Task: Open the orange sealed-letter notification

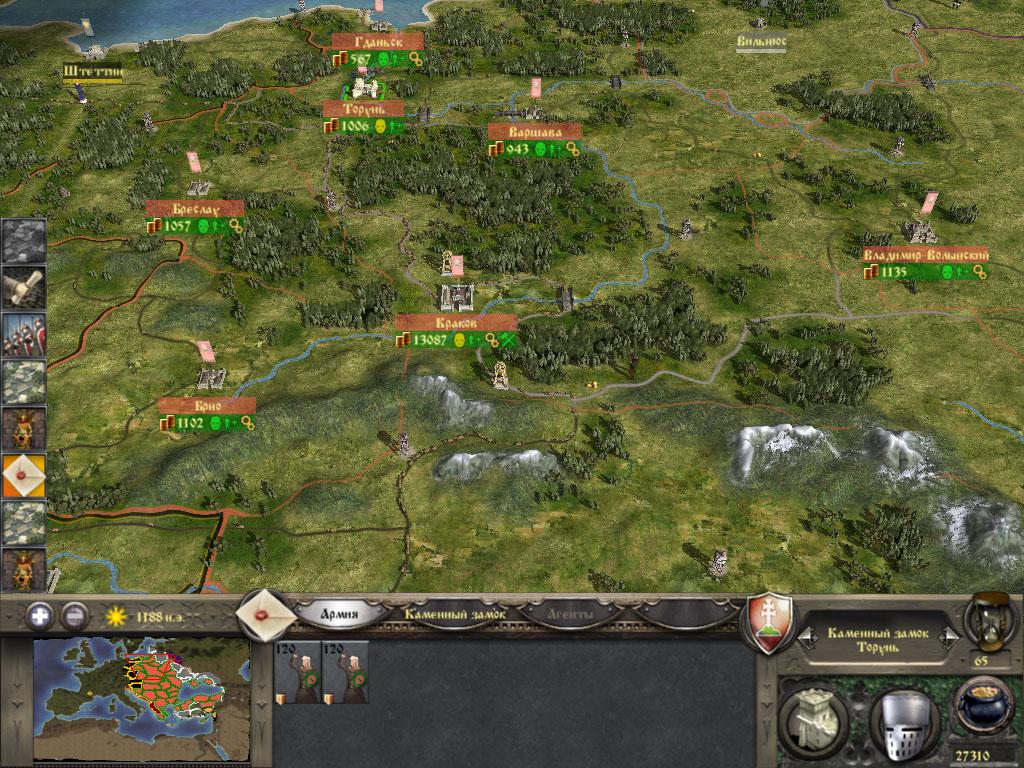Action: [x=23, y=476]
